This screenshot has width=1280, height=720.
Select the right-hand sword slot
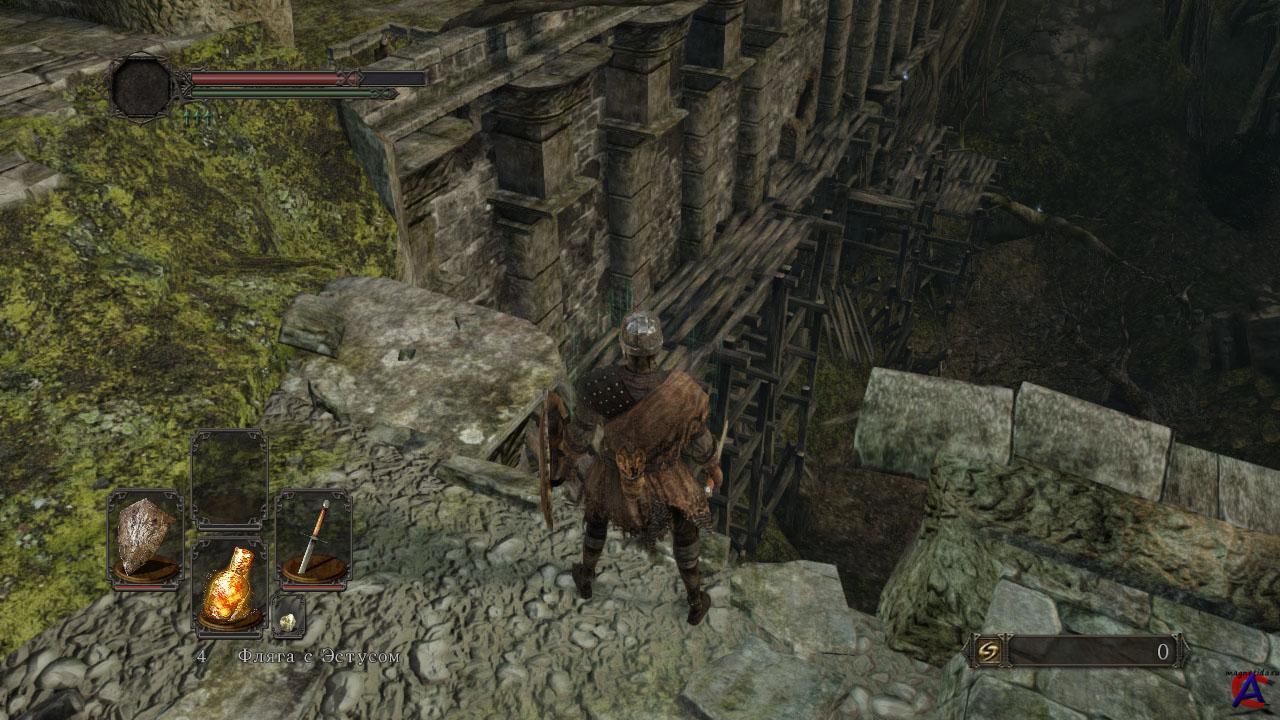point(313,538)
